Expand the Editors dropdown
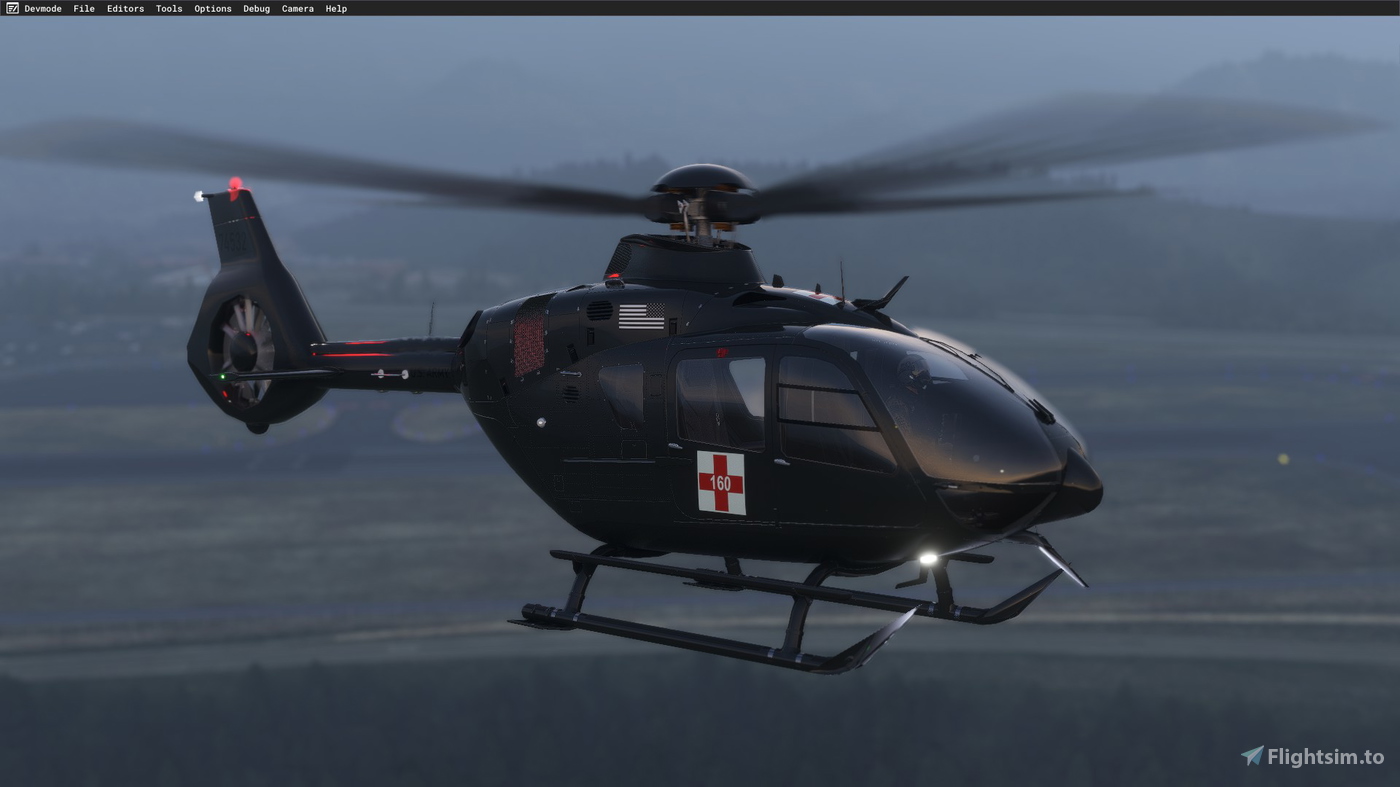Viewport: 1400px width, 787px height. tap(125, 8)
